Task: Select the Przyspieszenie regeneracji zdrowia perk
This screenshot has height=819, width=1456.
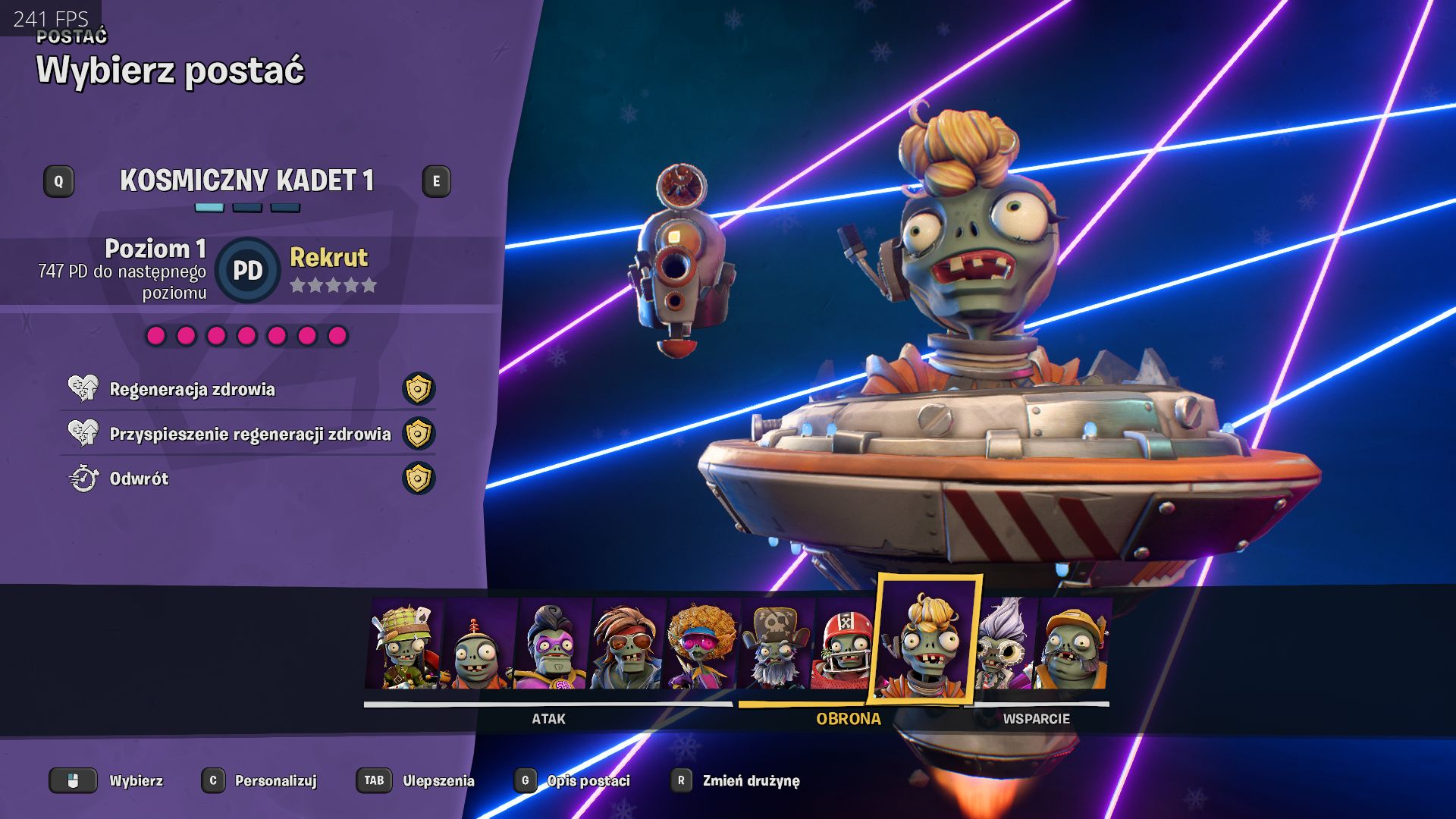Action: click(x=249, y=434)
